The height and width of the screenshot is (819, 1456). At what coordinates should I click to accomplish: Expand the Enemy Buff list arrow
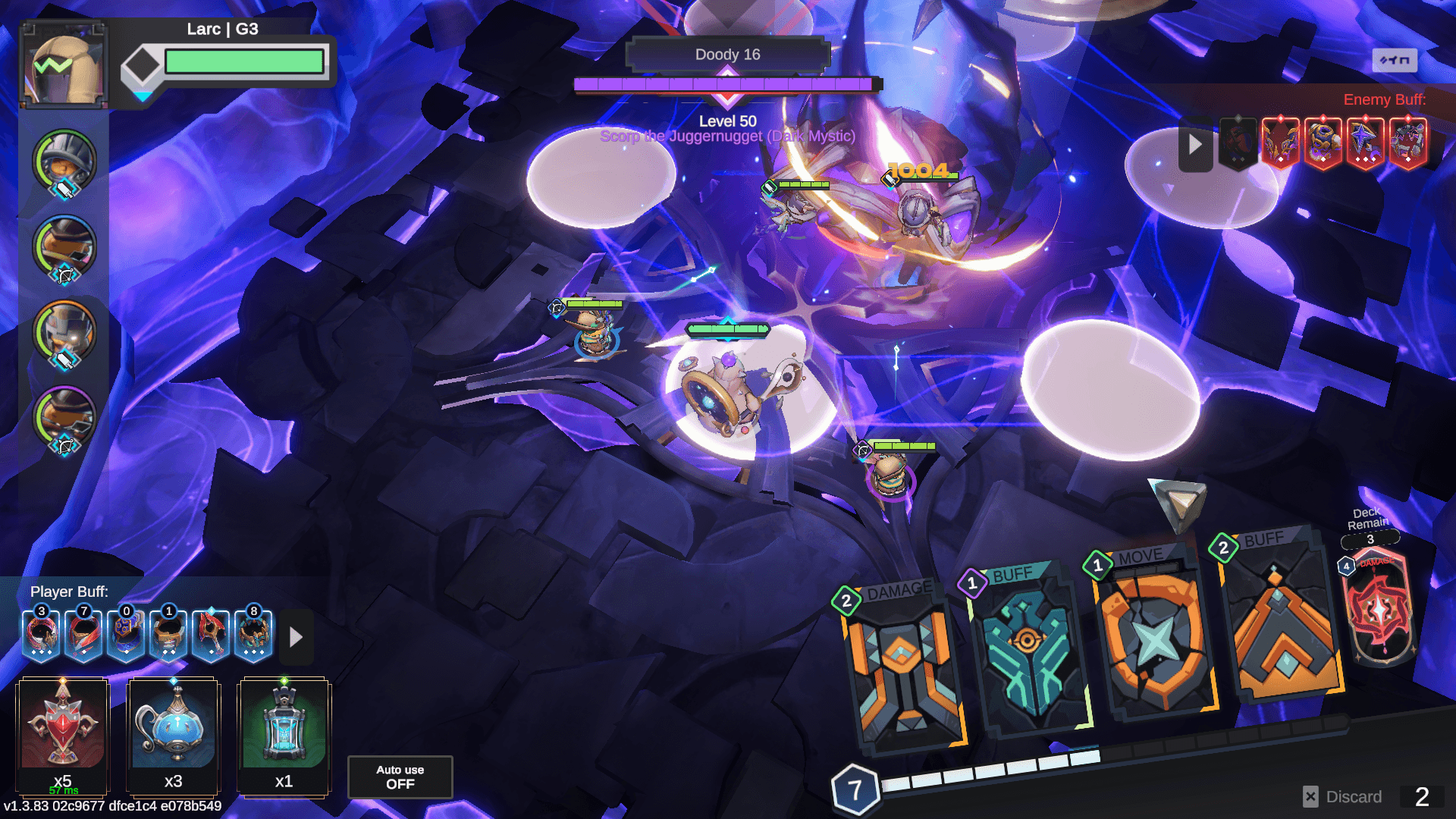(1195, 144)
